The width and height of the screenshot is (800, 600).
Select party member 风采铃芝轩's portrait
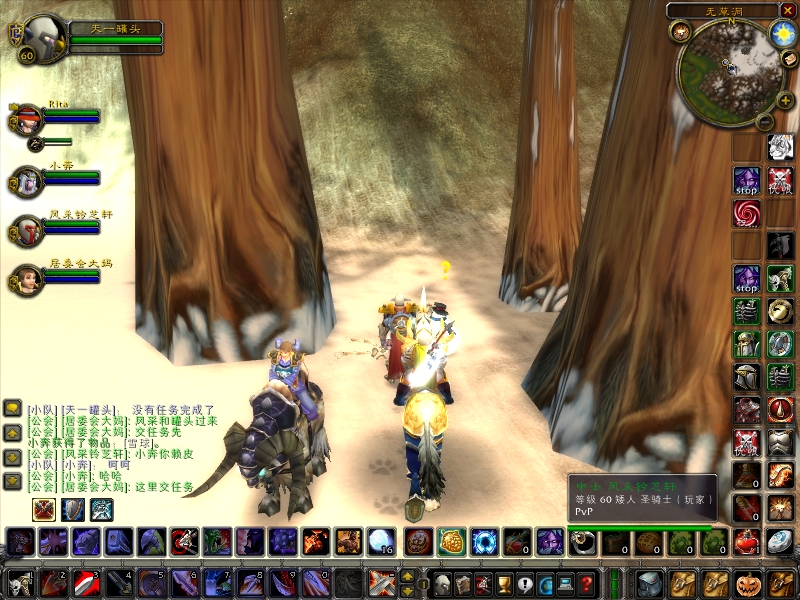27,231
